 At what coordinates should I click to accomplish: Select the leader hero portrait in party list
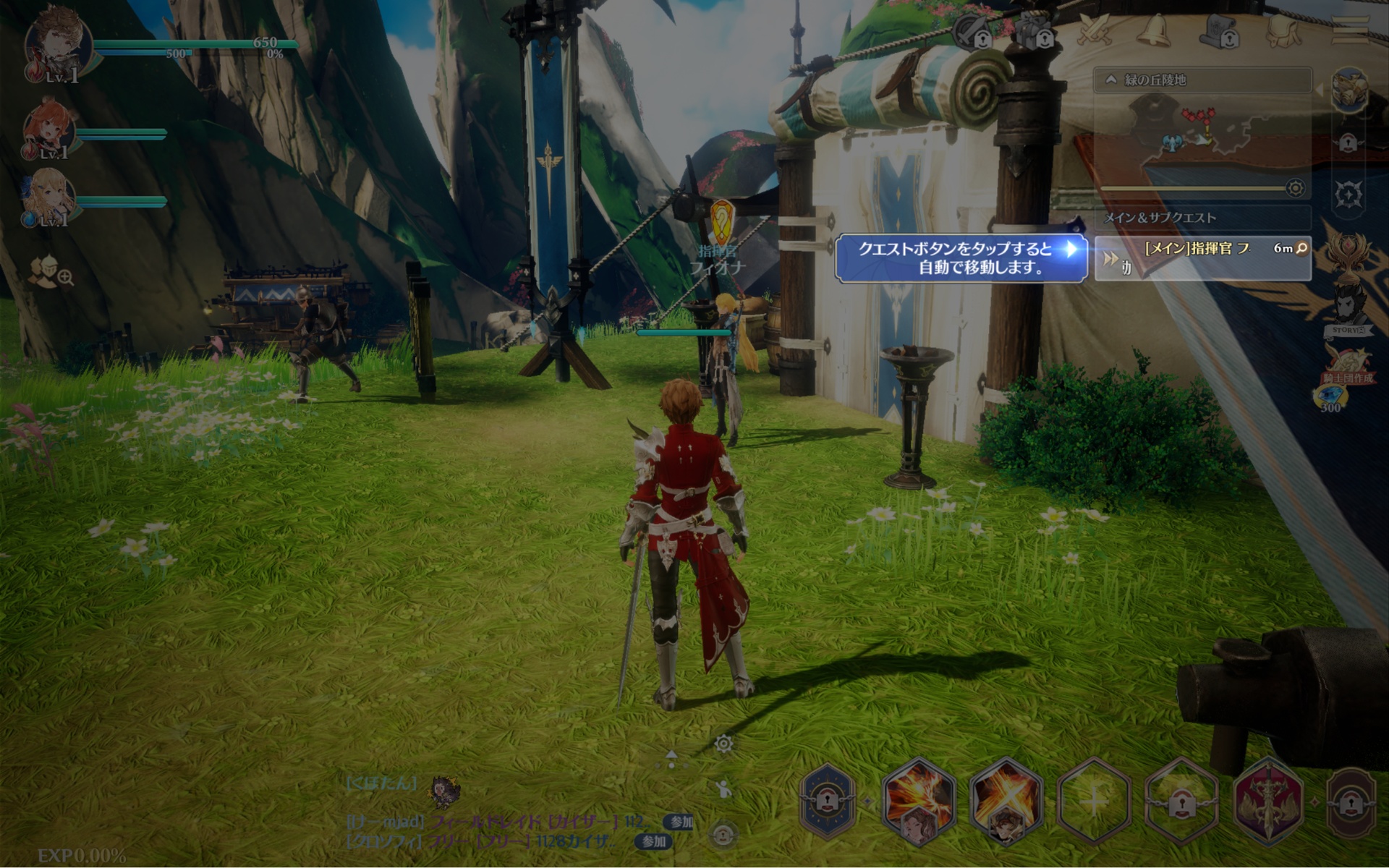pos(58,43)
